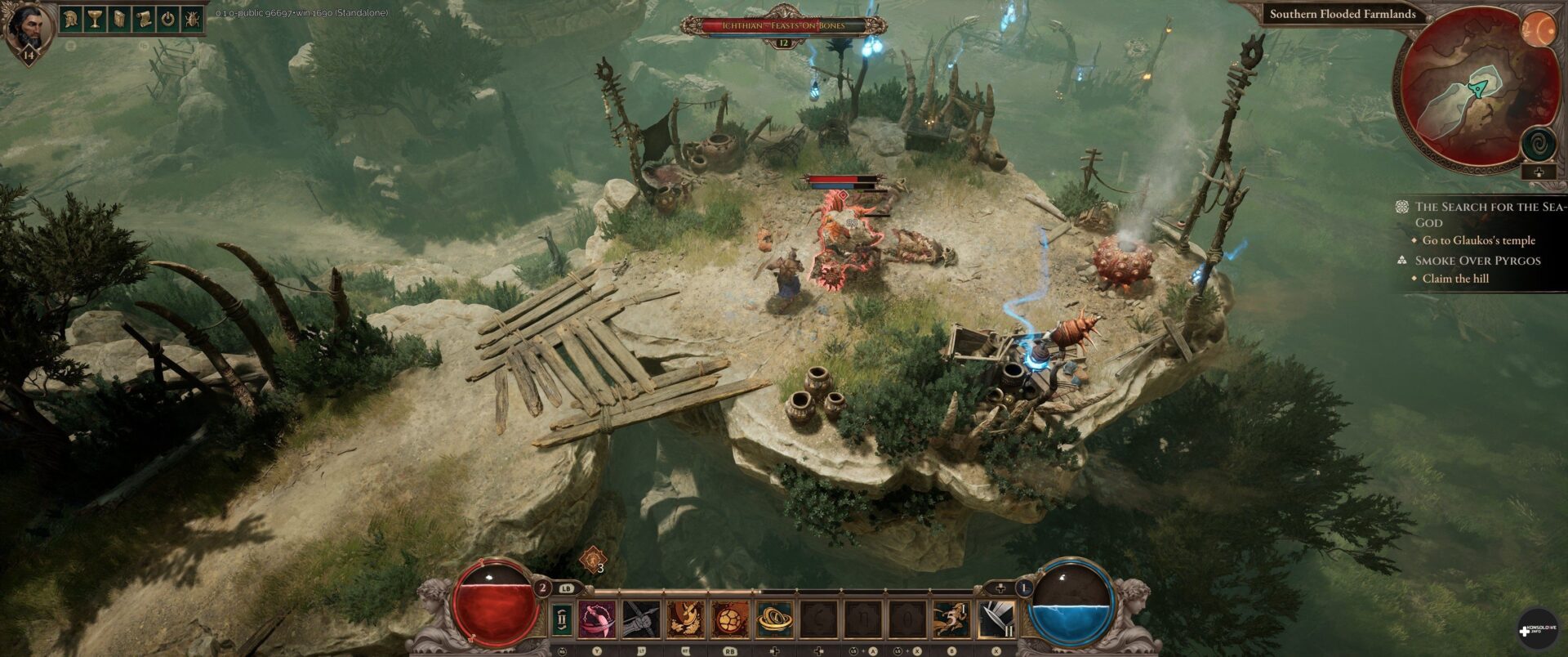Activate the golden rings skill
Viewport: 1568px width, 657px height.
774,620
